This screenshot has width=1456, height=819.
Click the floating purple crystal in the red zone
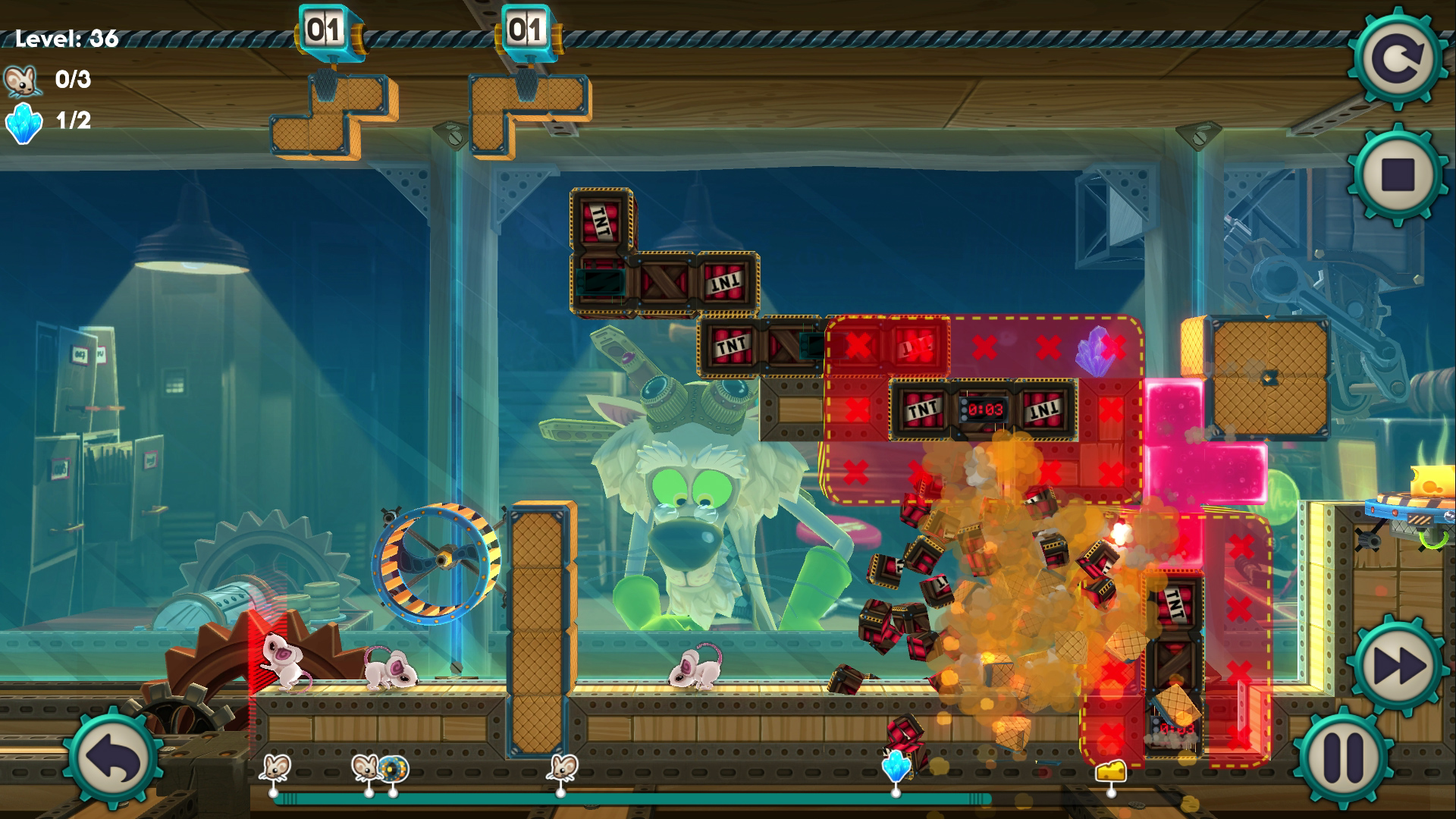[1094, 350]
